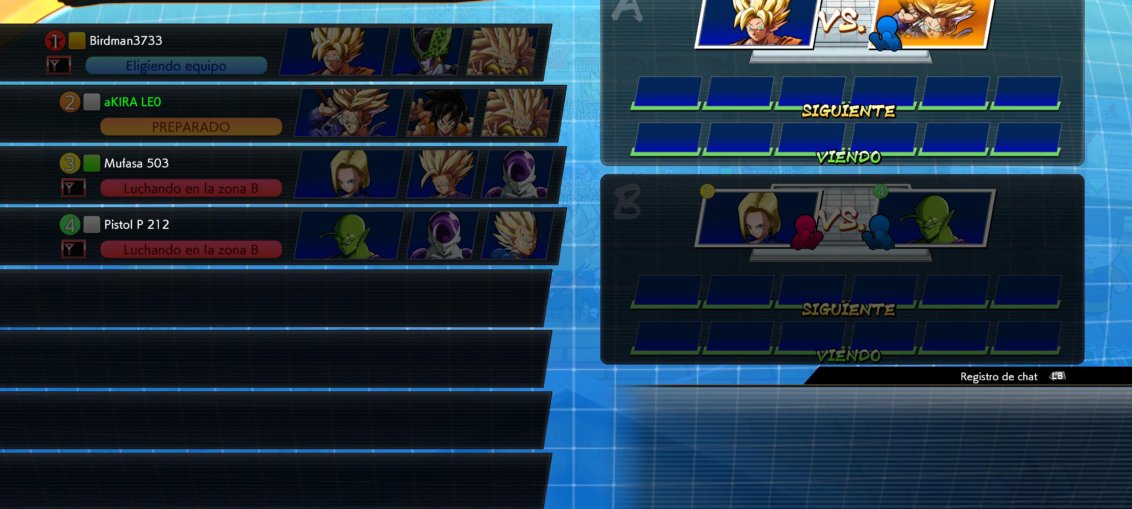Select Mufasa 503's Frieza portrait
The width and height of the screenshot is (1132, 509).
pyautogui.click(x=516, y=174)
